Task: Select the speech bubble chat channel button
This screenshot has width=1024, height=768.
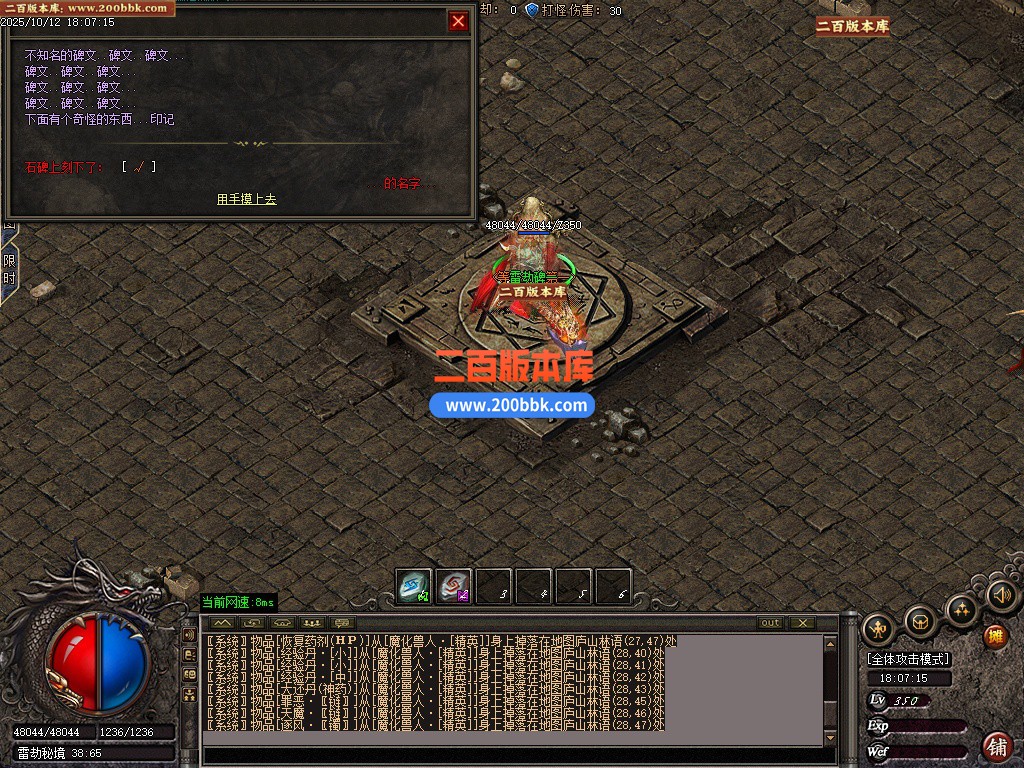Action: (x=343, y=623)
